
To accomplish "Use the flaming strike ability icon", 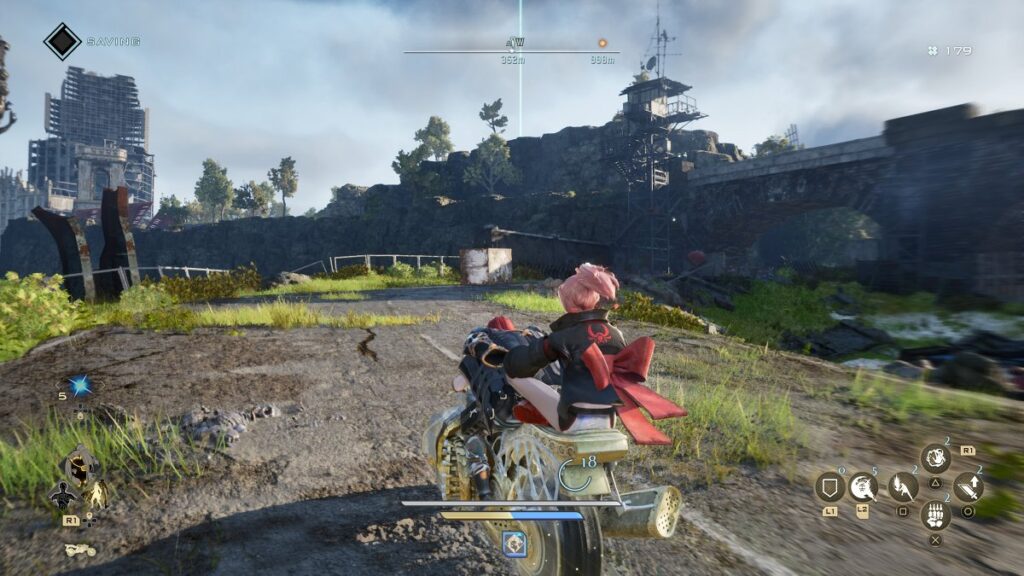I will click(x=903, y=487).
